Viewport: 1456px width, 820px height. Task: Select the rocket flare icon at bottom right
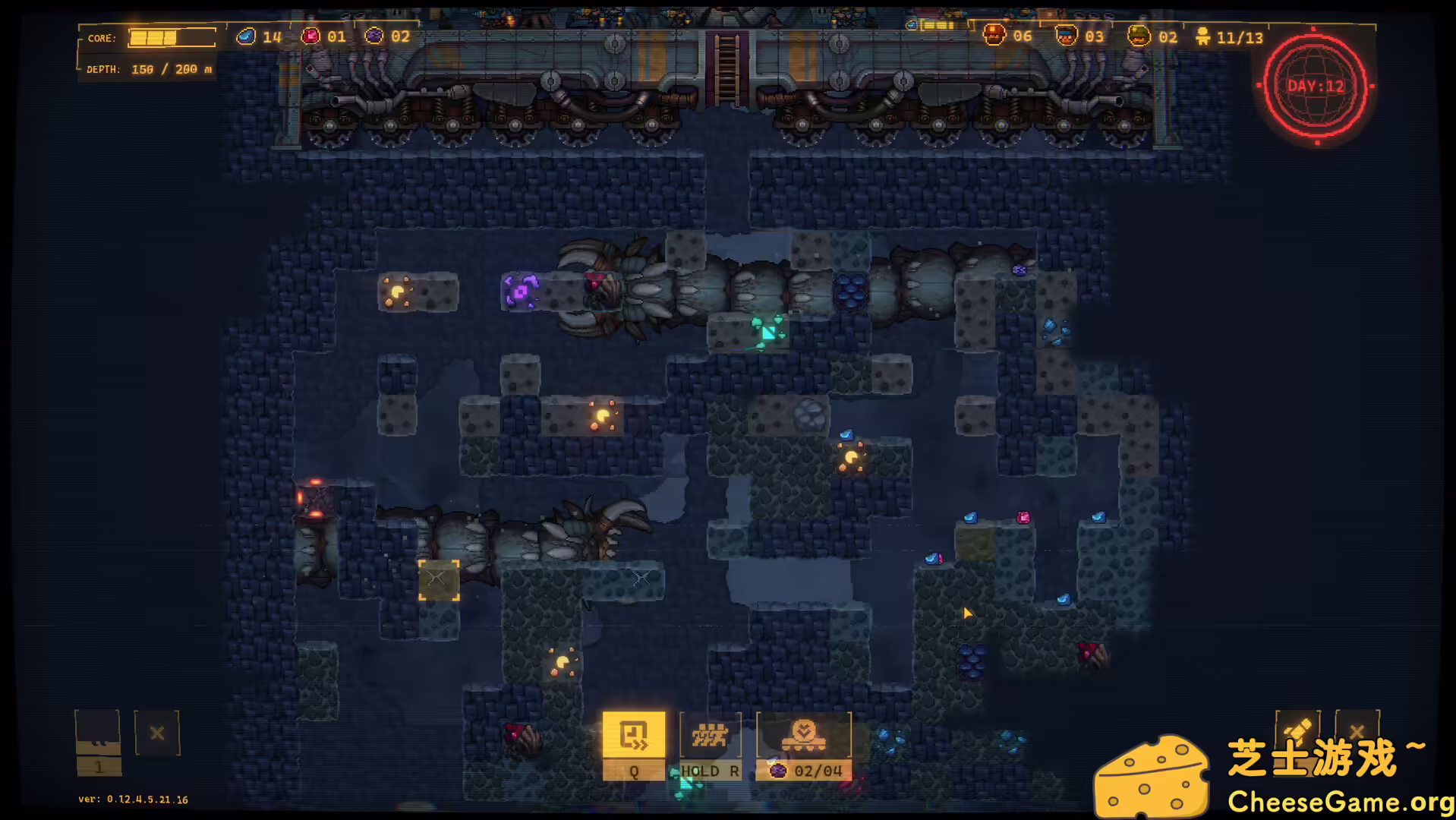point(1299,731)
